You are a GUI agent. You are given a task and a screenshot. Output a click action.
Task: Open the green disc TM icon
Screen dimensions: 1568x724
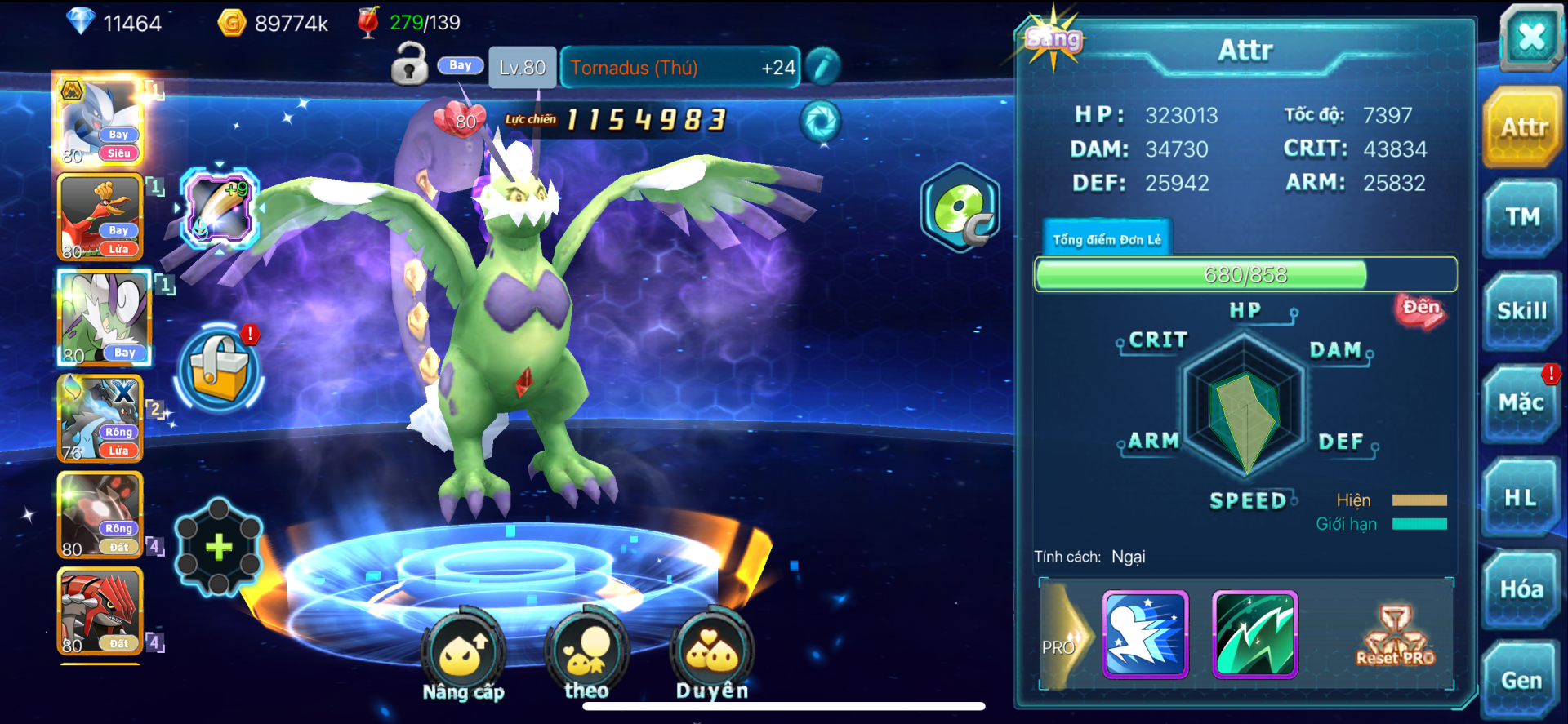[x=961, y=208]
